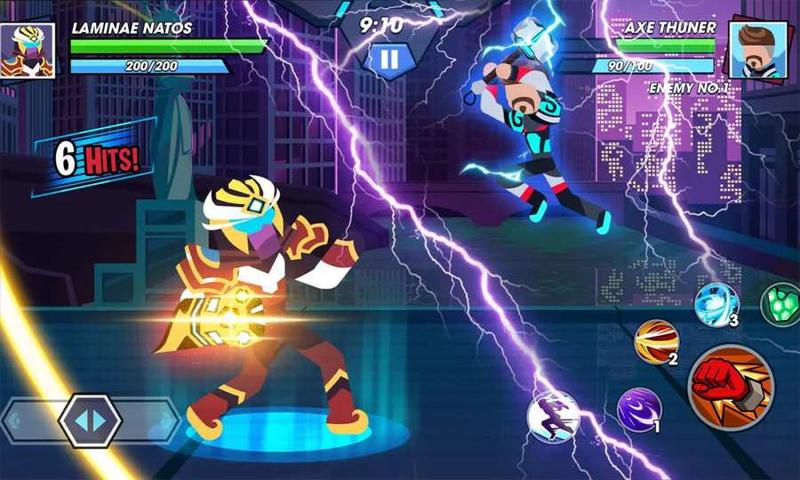Attack with the red fist button
This screenshot has width=800, height=480.
[729, 386]
